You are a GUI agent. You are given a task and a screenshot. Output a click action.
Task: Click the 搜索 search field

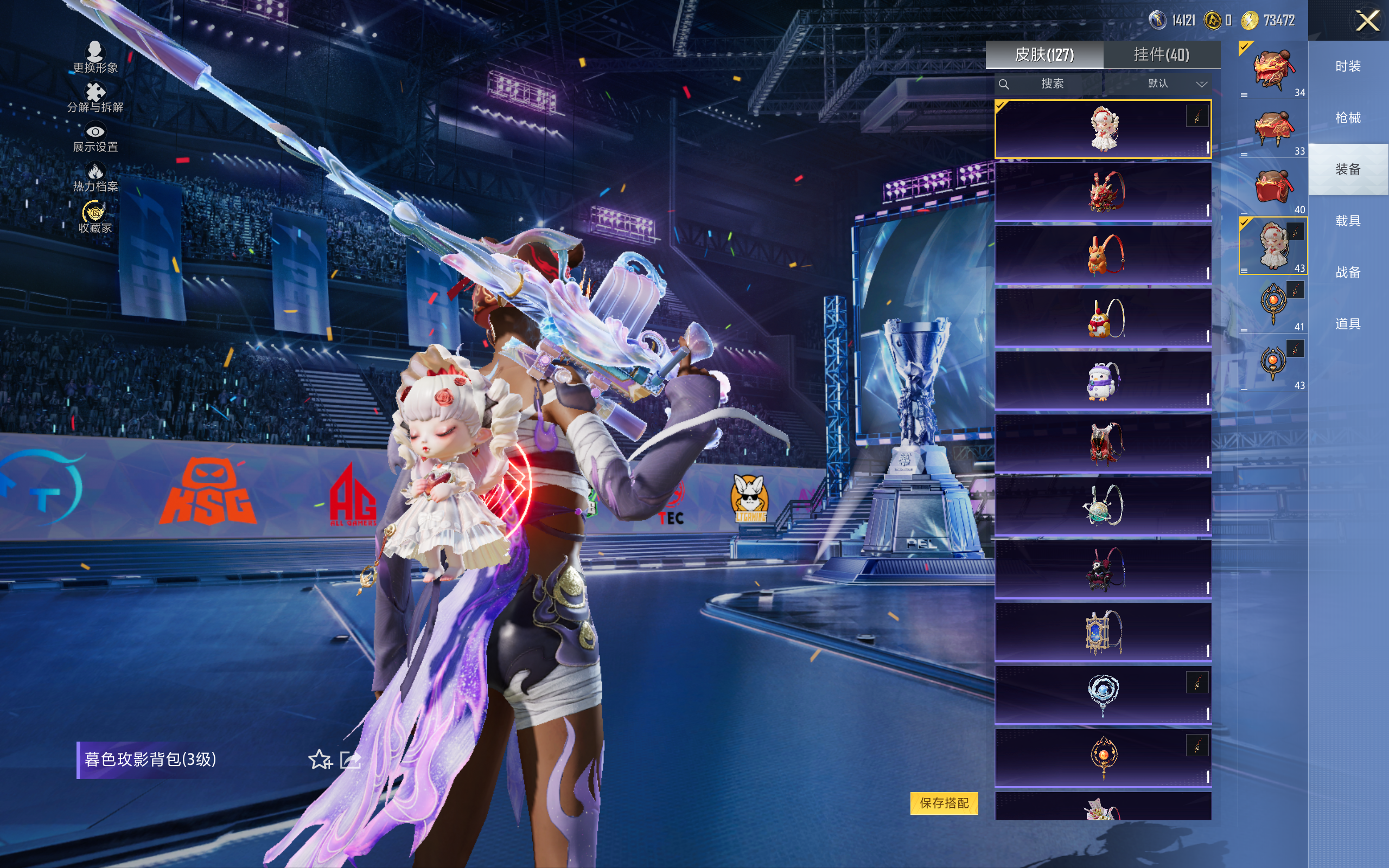[1052, 84]
